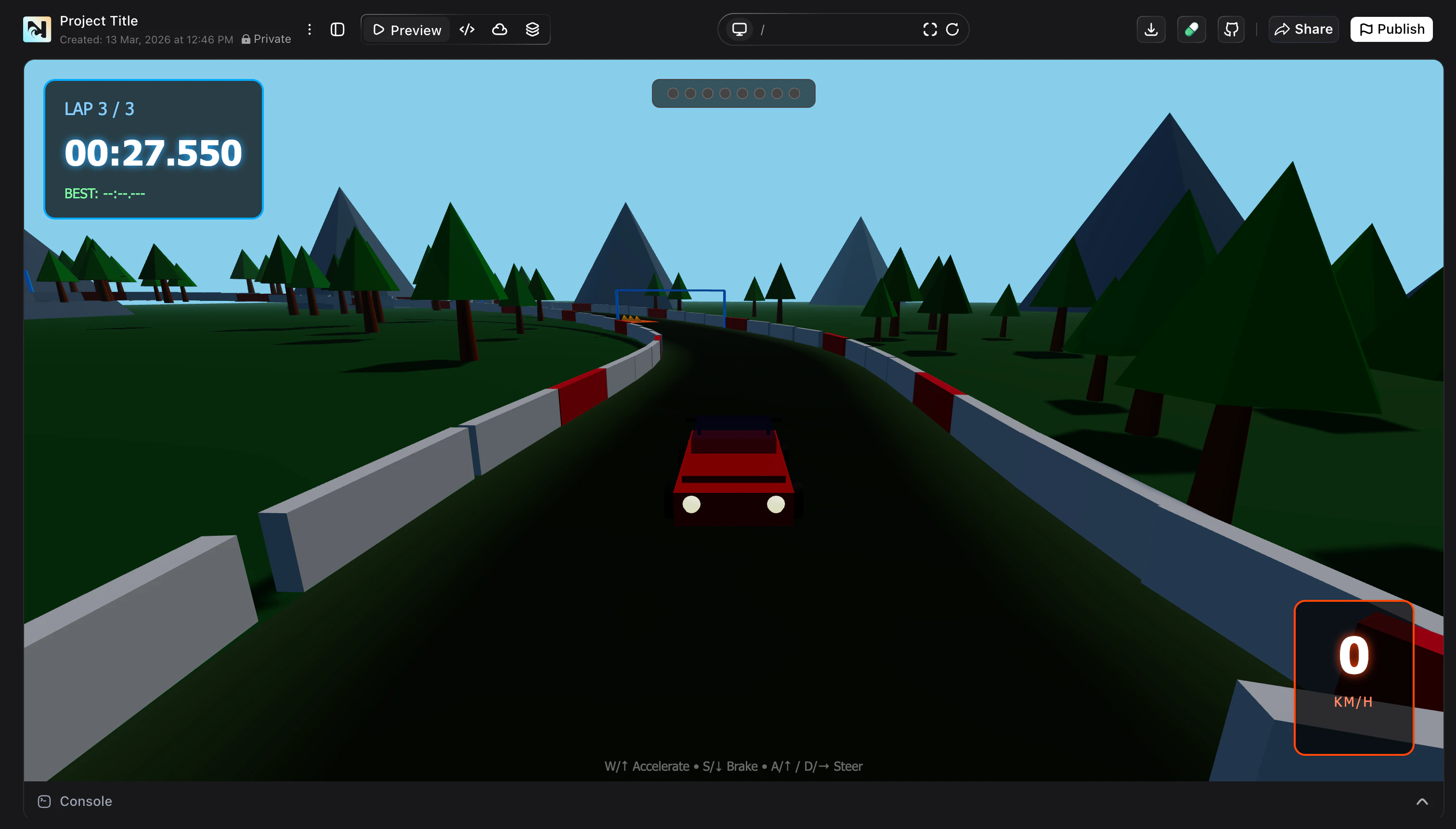Switch to Preview mode
This screenshot has width=1456, height=829.
pyautogui.click(x=405, y=29)
